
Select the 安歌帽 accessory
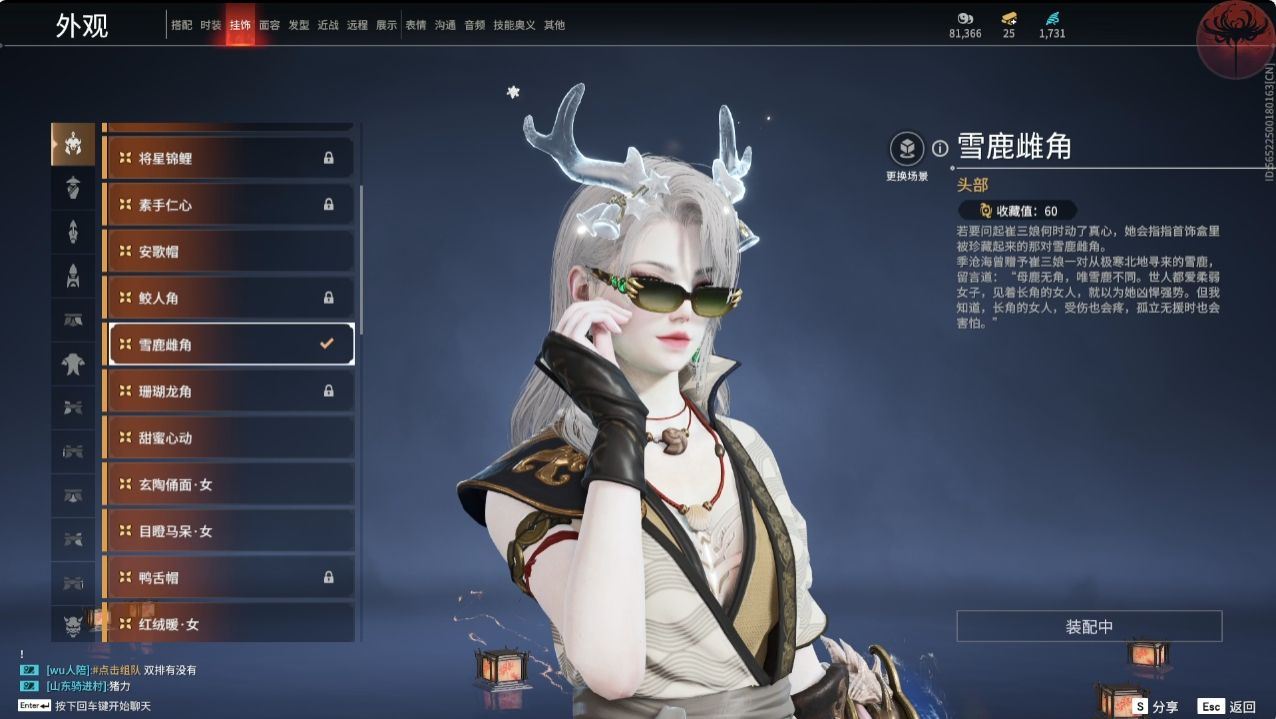pyautogui.click(x=228, y=251)
